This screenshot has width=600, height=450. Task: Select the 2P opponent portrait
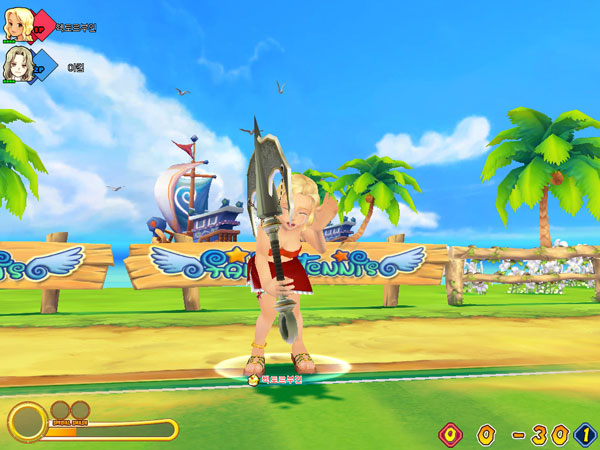pos(16,64)
